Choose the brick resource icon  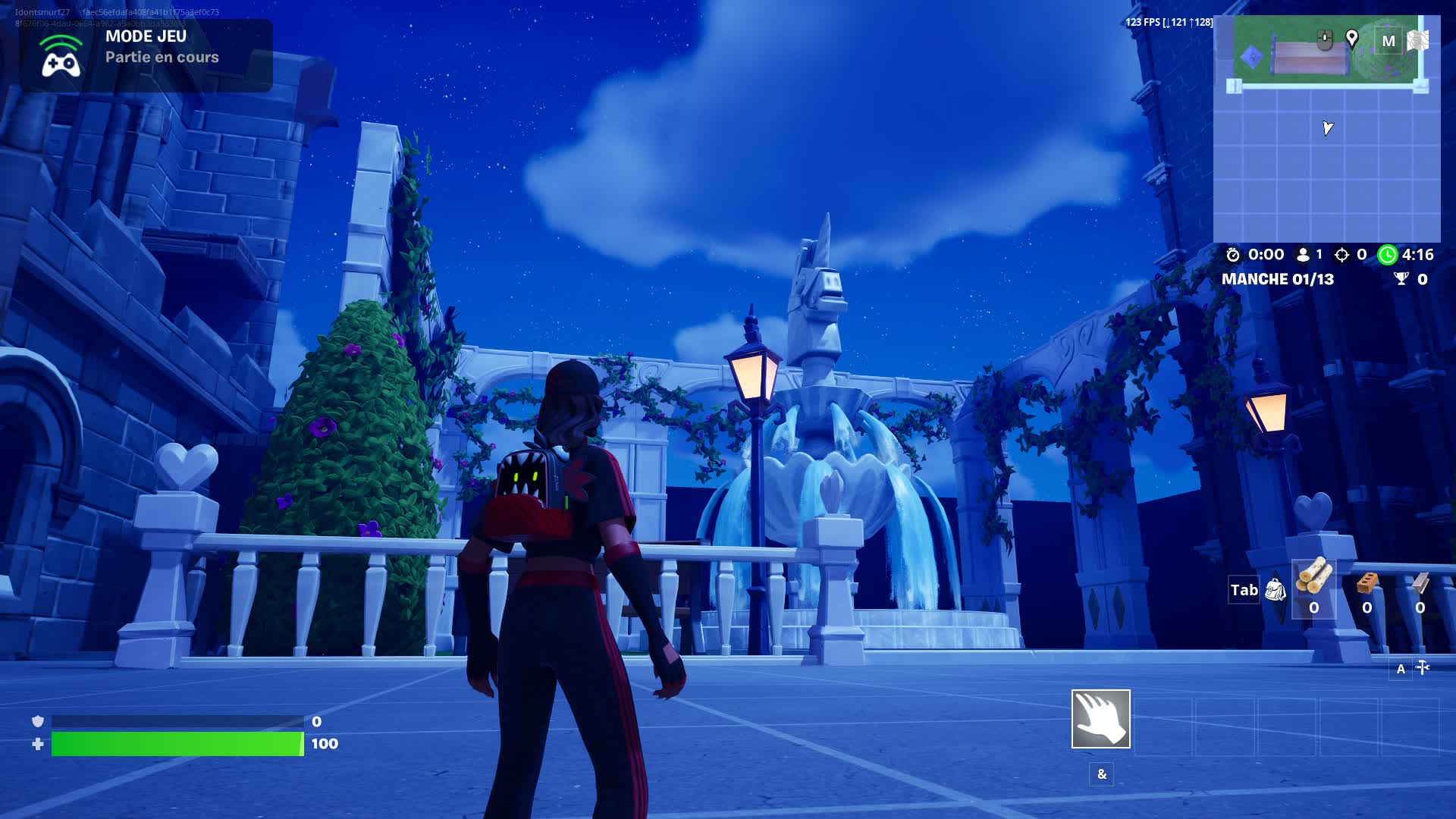pos(1367,582)
